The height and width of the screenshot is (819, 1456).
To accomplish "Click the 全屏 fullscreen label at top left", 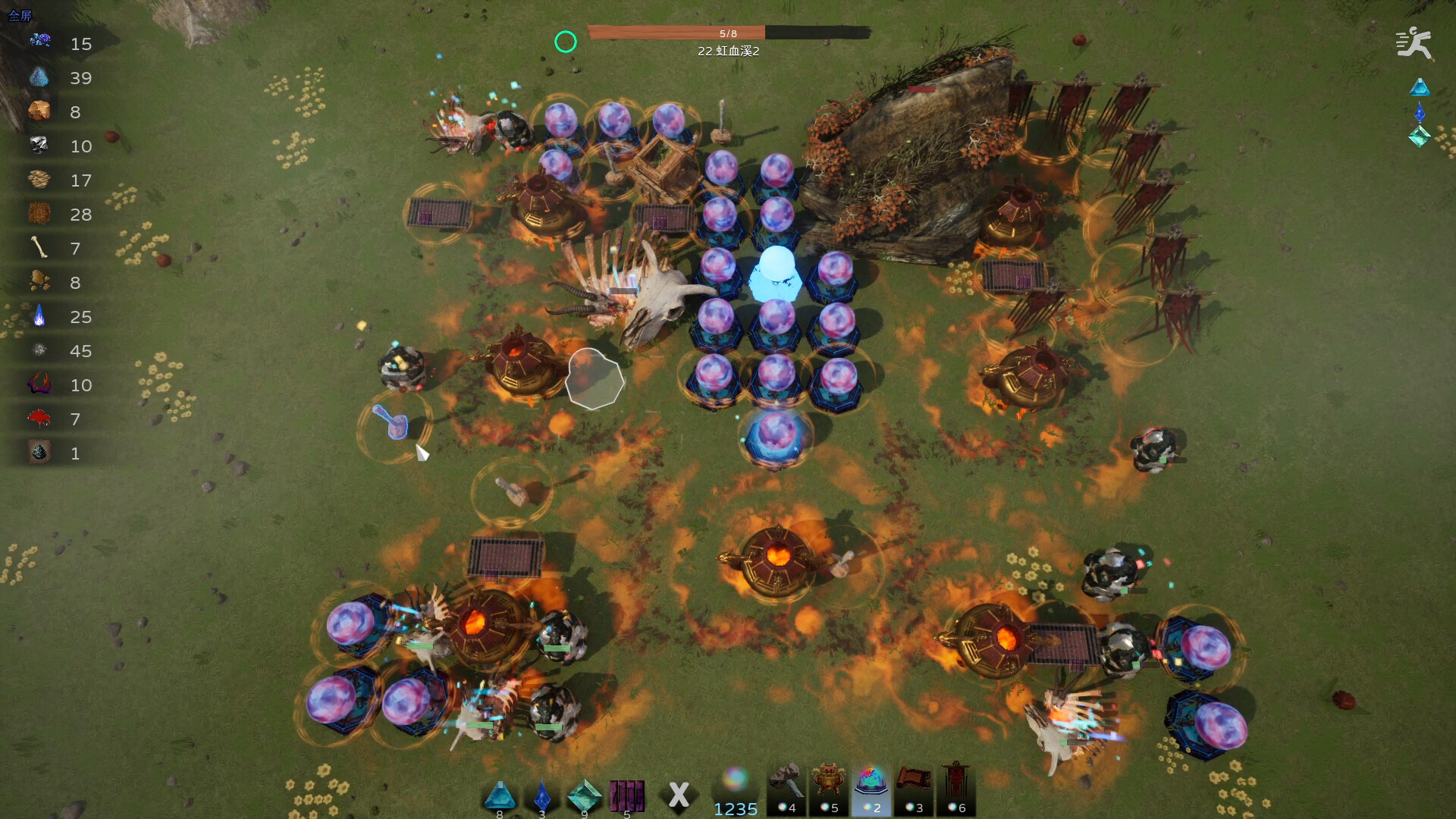I will click(x=20, y=13).
